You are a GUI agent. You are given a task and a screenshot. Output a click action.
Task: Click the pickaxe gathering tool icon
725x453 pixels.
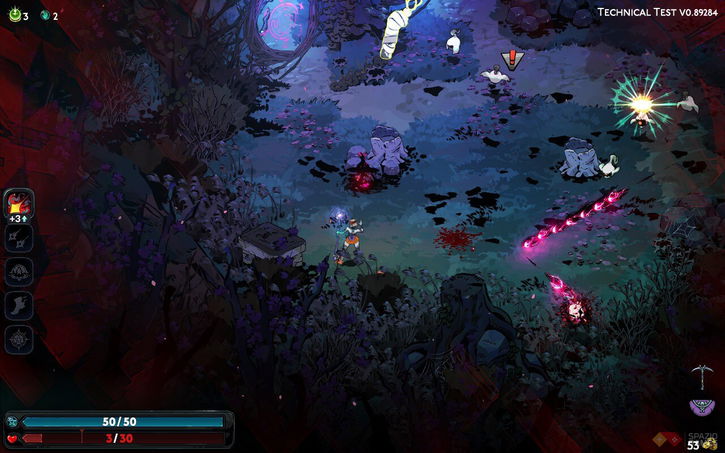[701, 376]
